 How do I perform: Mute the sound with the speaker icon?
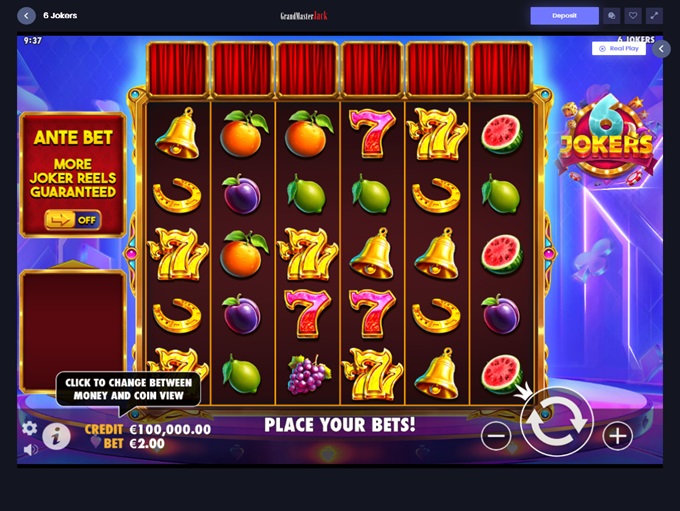point(30,450)
